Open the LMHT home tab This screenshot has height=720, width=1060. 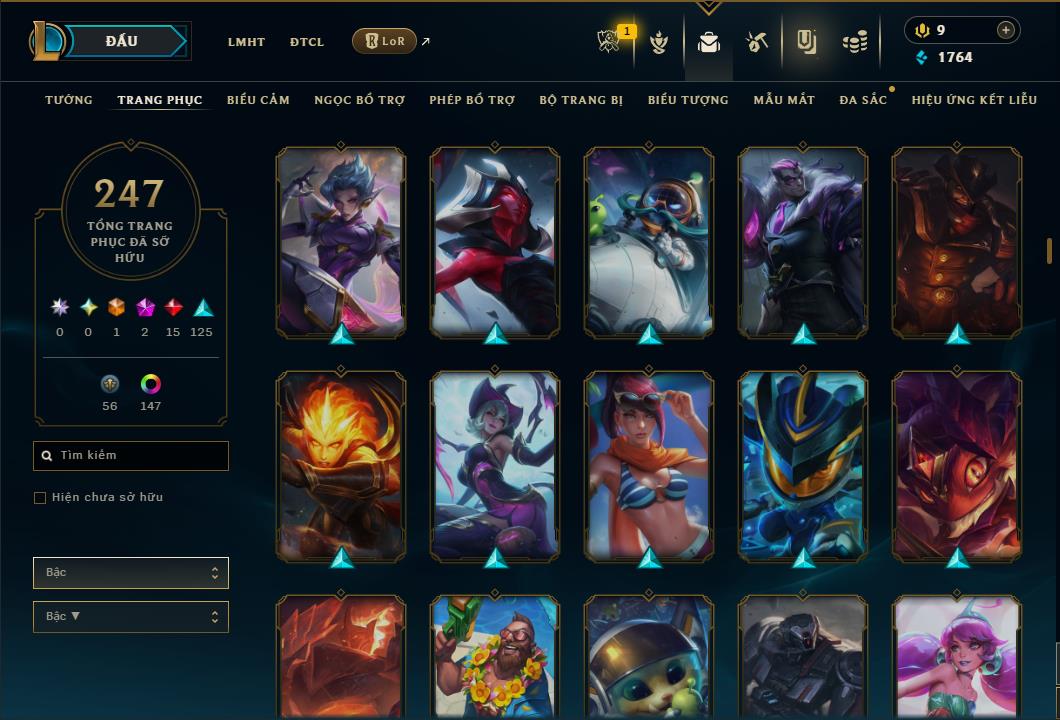pos(246,42)
